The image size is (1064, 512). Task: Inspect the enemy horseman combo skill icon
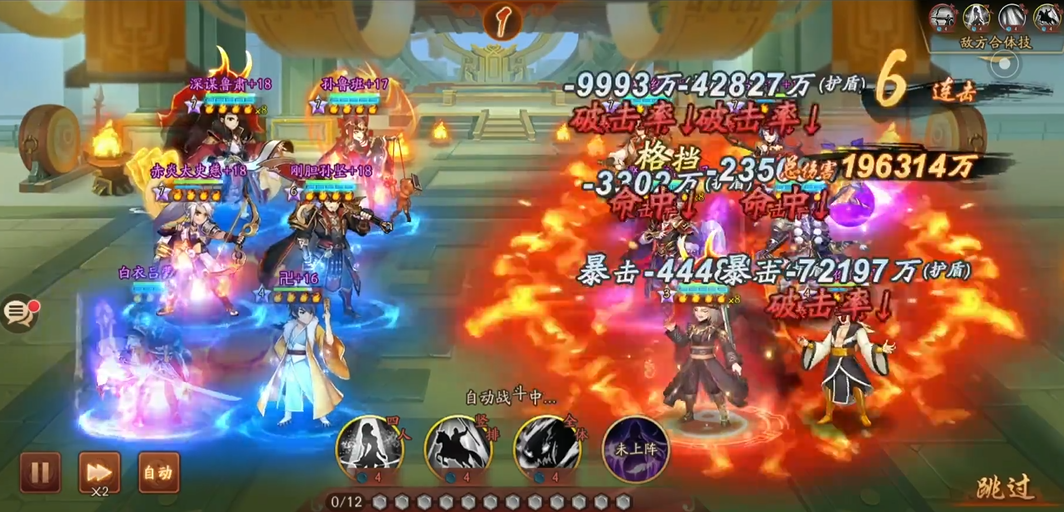1046,16
